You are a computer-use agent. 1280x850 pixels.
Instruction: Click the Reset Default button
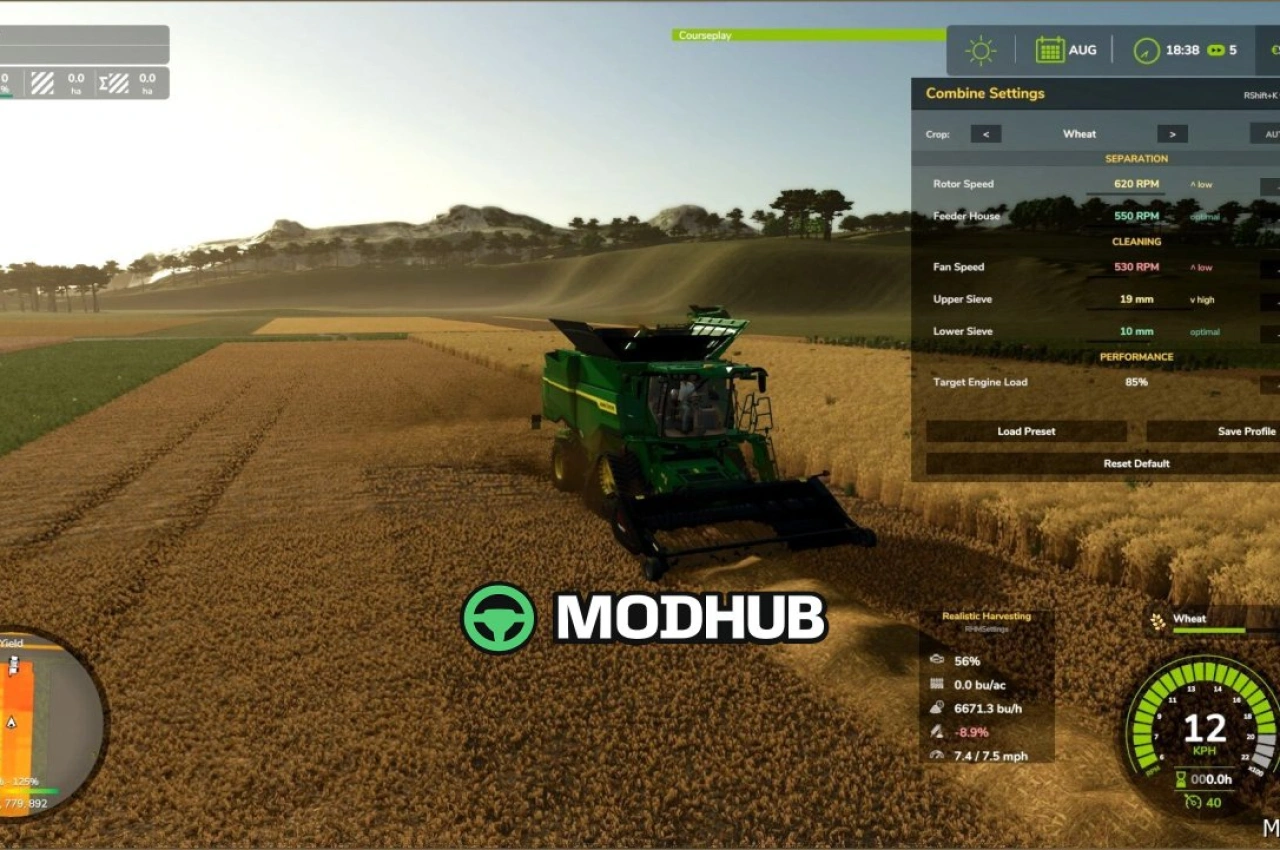pos(1138,463)
